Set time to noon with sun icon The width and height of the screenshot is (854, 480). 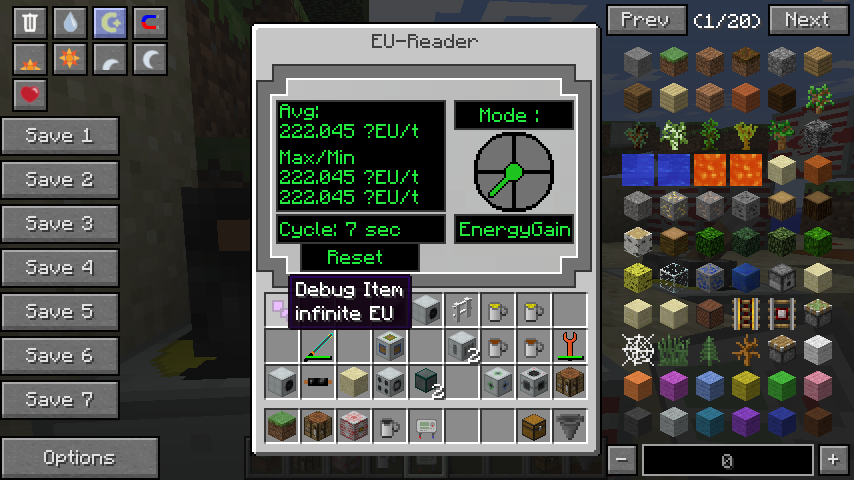pos(70,59)
